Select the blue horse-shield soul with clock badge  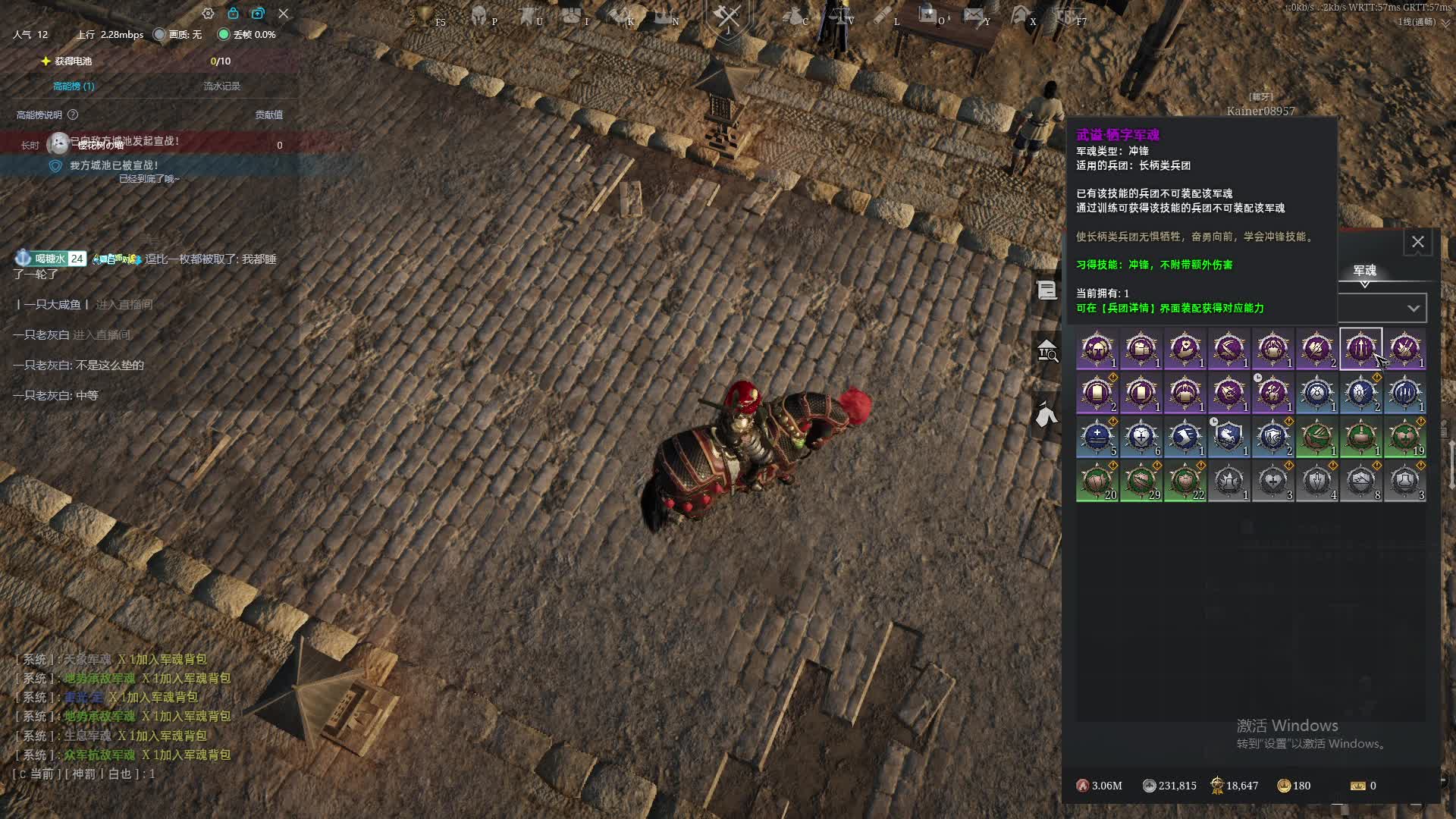click(x=1228, y=438)
